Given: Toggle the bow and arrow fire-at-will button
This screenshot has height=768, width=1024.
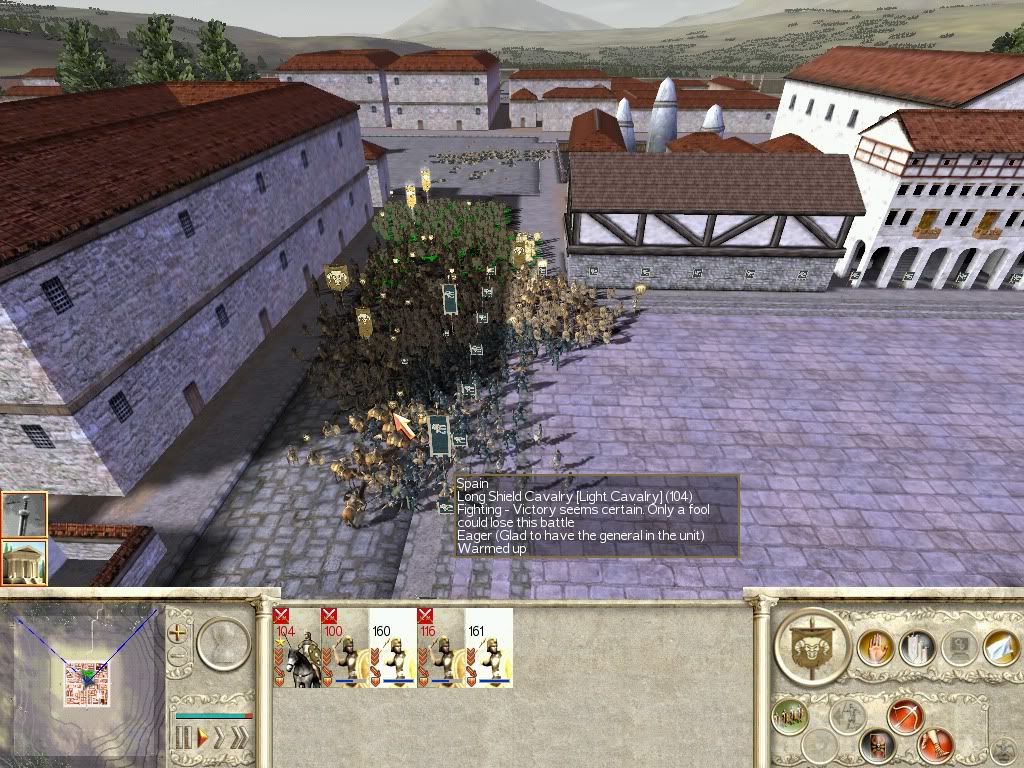Looking at the screenshot, I should 904,717.
